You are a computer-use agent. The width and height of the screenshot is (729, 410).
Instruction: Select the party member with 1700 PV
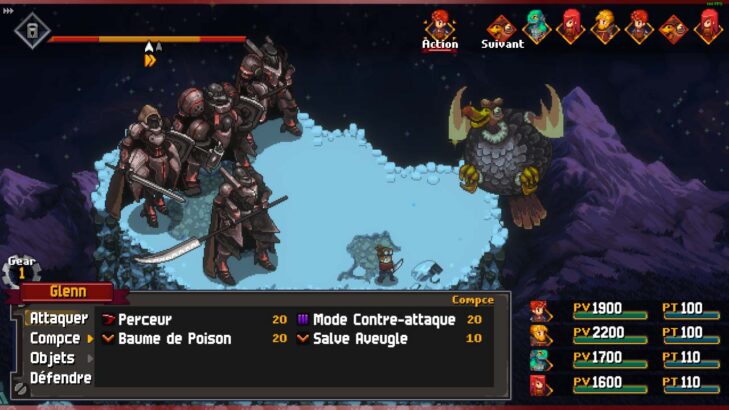[x=540, y=358]
